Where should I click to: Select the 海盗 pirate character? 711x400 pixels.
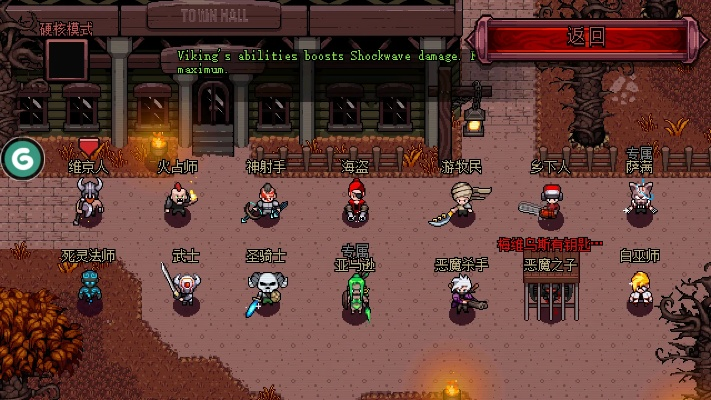pyautogui.click(x=355, y=200)
